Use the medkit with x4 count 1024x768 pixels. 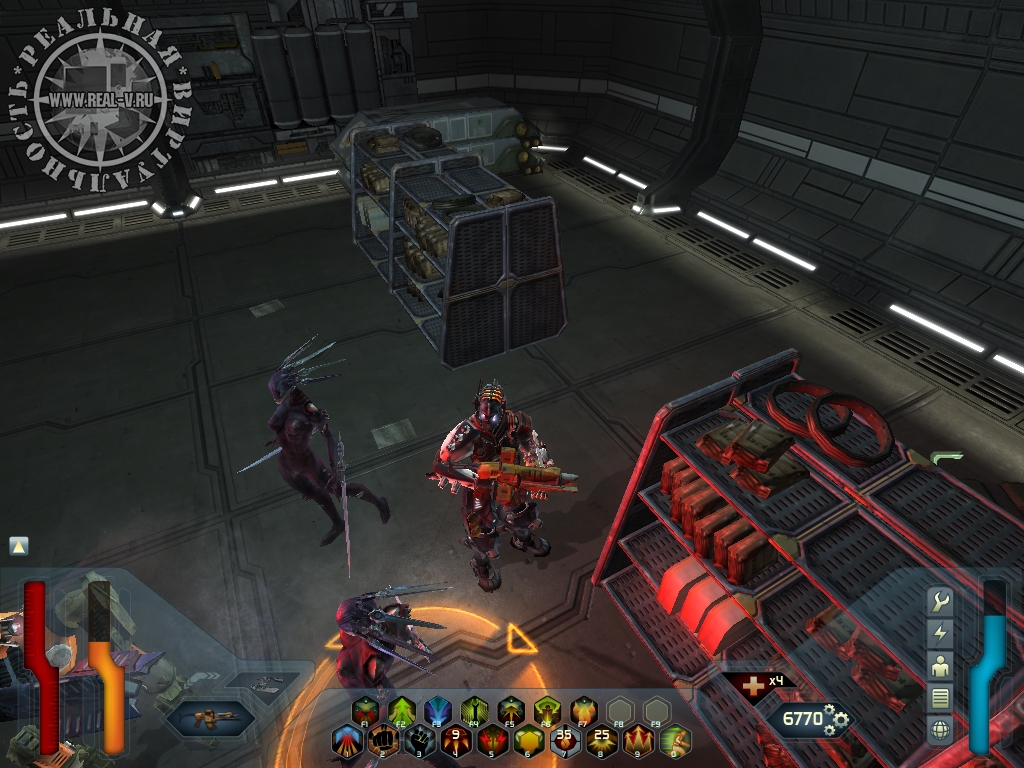(x=744, y=685)
